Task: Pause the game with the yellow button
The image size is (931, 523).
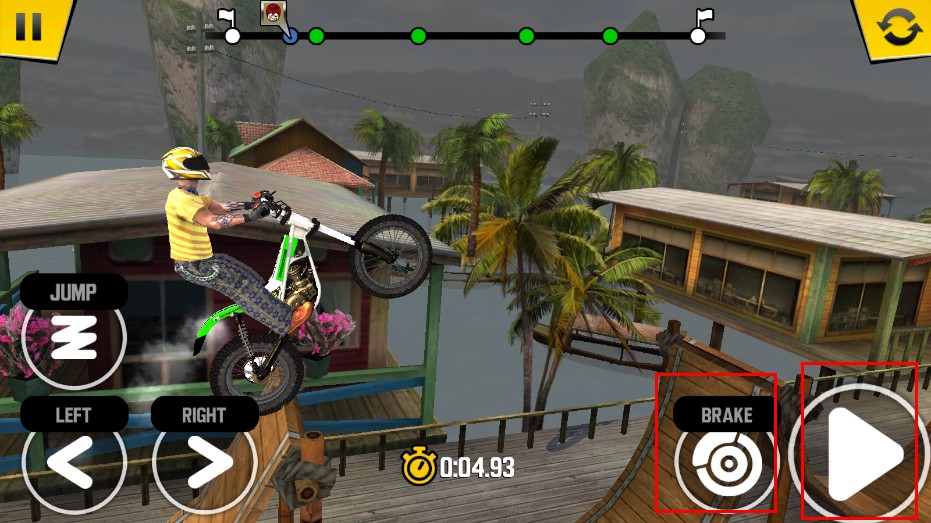Action: click(29, 24)
